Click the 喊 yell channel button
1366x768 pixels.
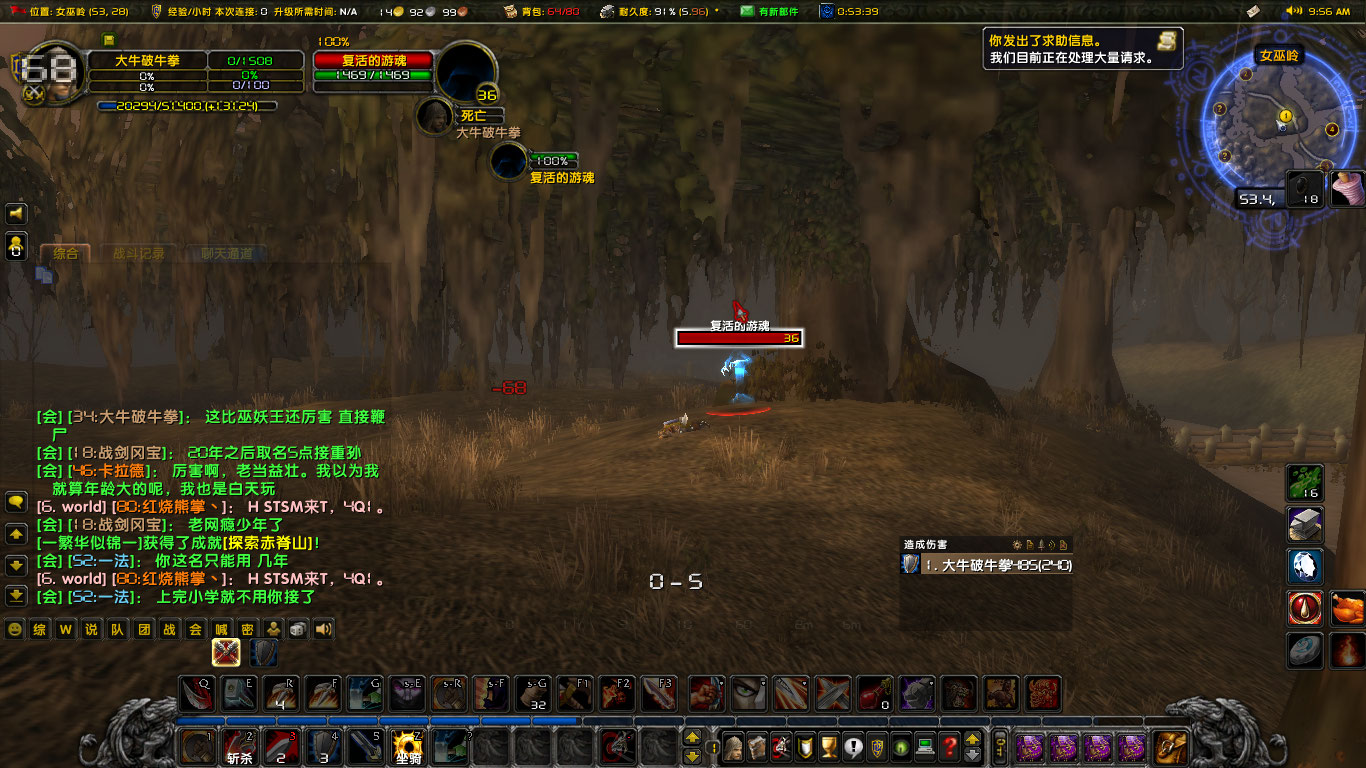point(221,629)
